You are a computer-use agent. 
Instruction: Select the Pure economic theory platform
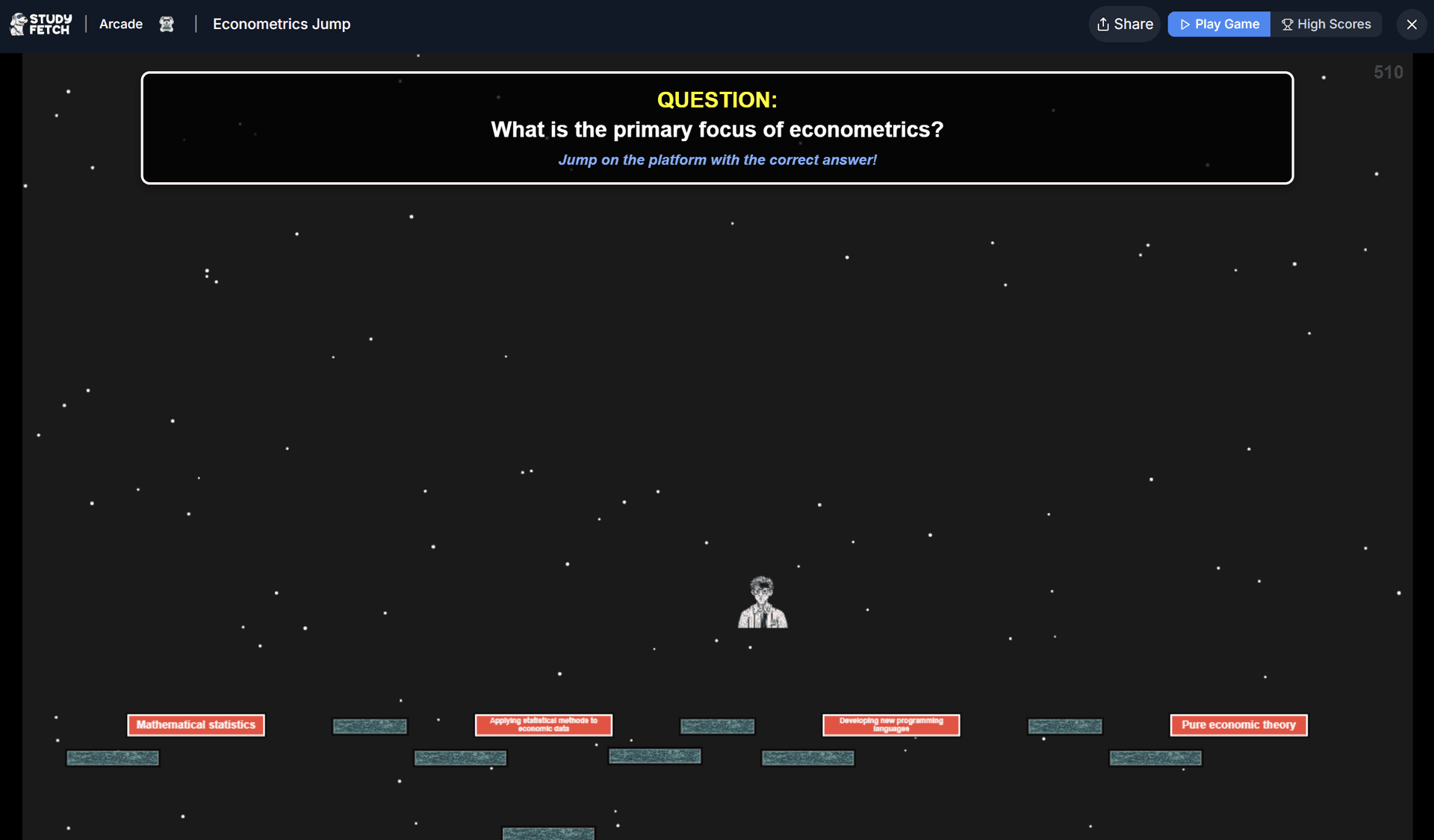point(1238,724)
